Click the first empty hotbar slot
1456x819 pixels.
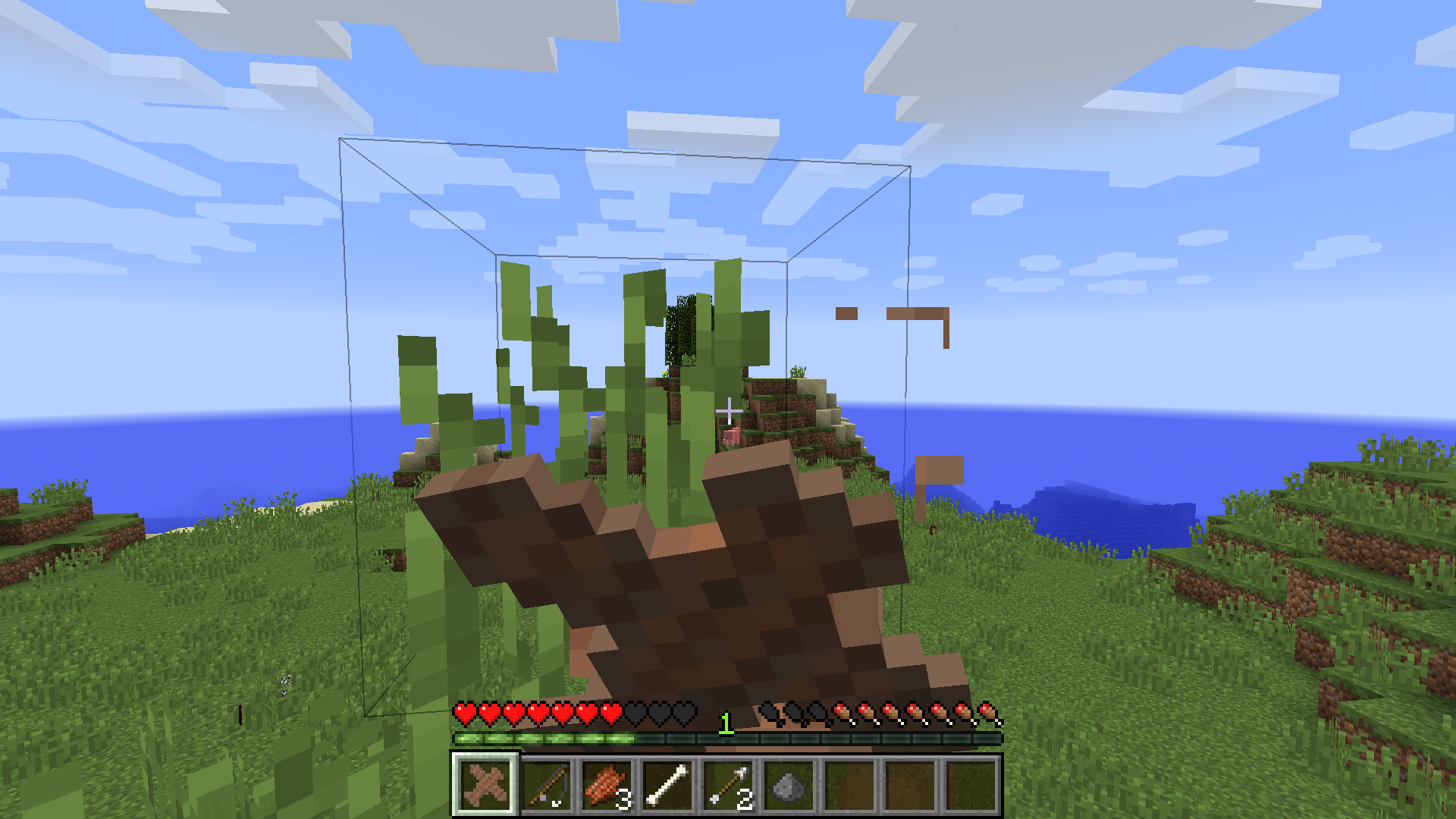pyautogui.click(x=848, y=785)
